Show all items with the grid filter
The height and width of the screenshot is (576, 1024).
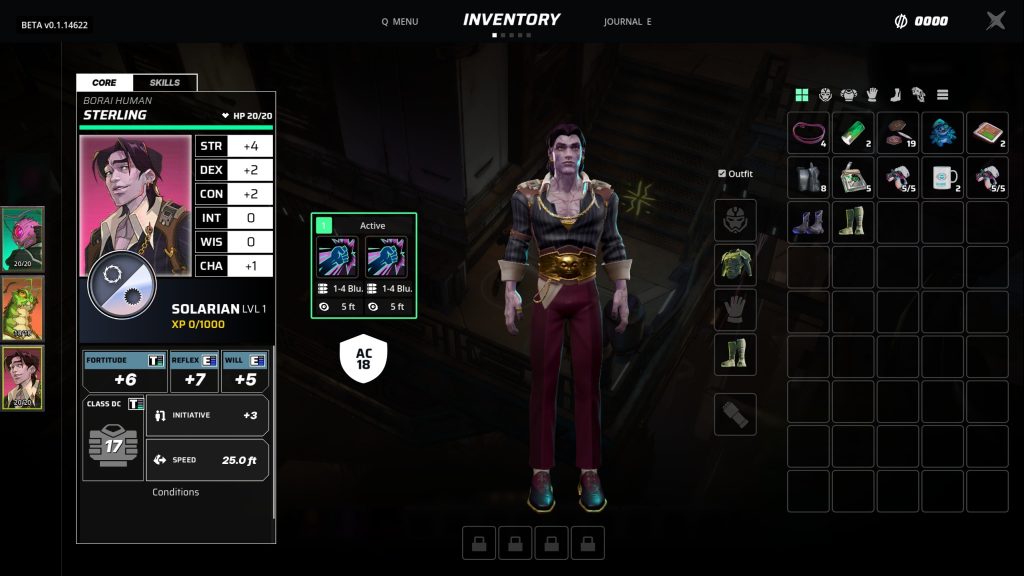pyautogui.click(x=801, y=95)
